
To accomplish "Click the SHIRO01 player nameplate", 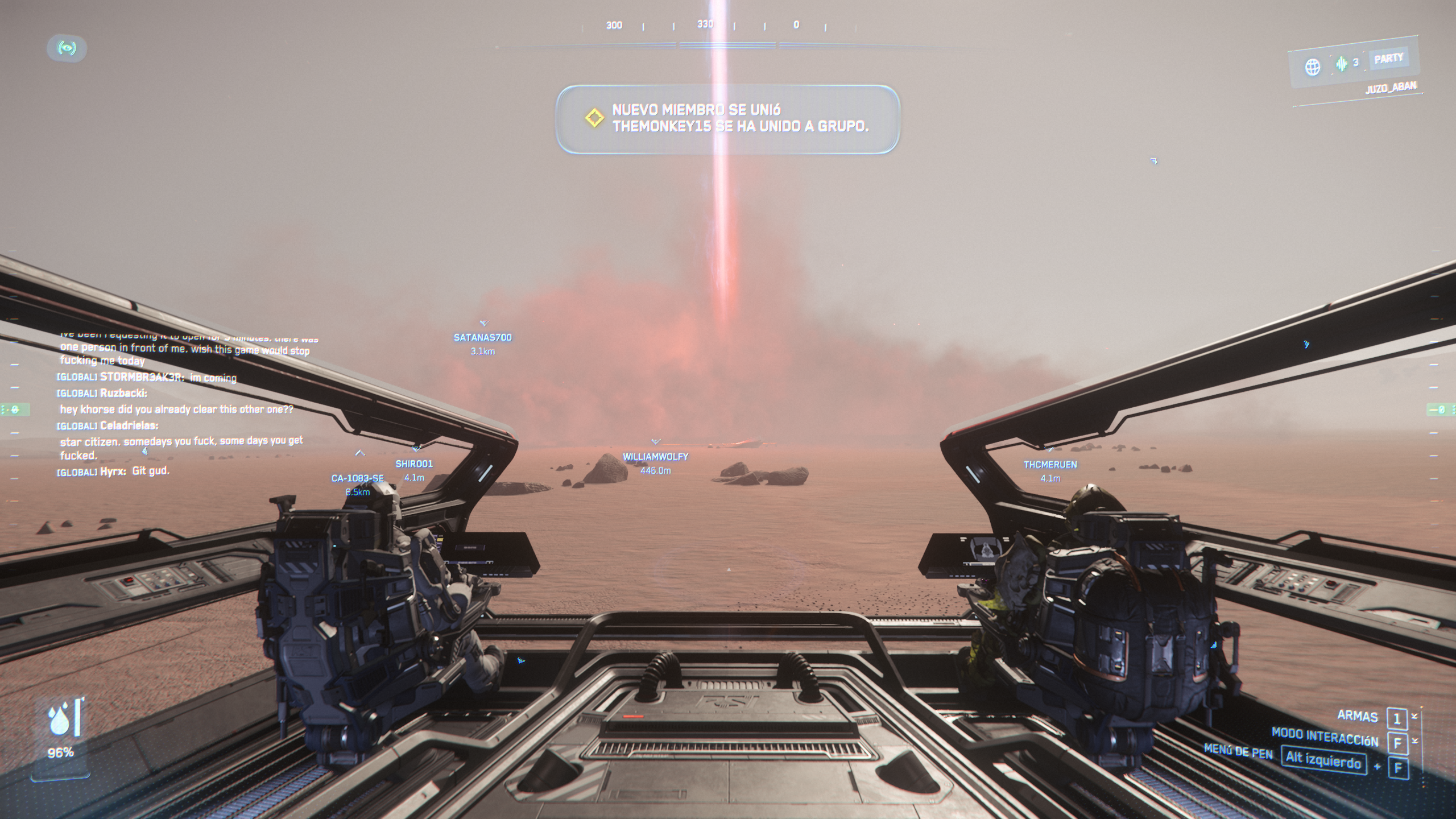I will (x=414, y=464).
